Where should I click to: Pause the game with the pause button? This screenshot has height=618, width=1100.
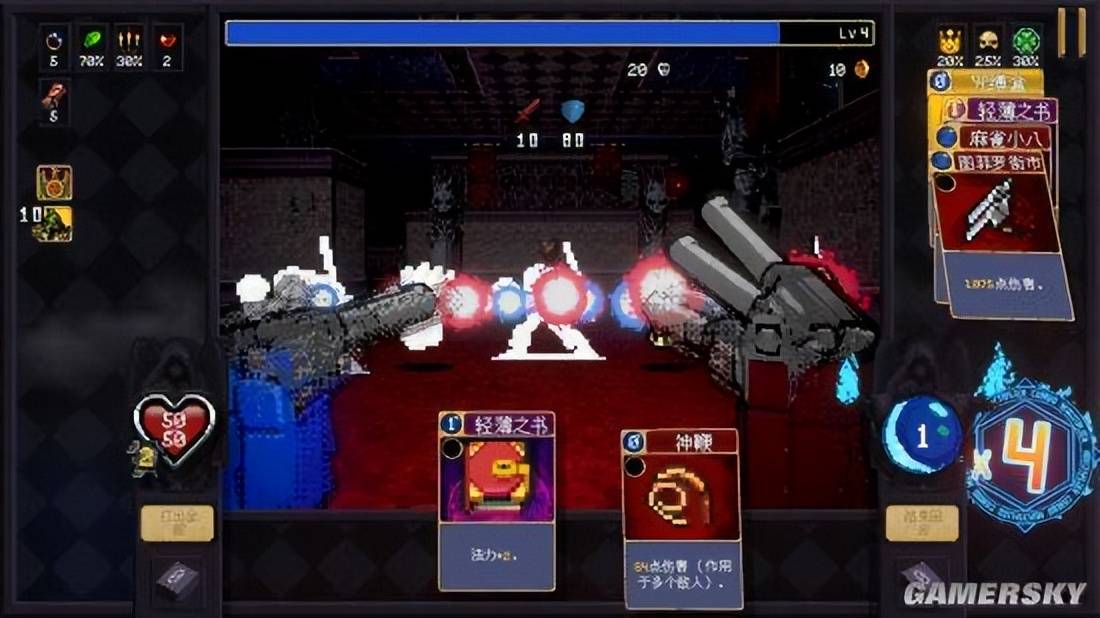(x=1071, y=31)
